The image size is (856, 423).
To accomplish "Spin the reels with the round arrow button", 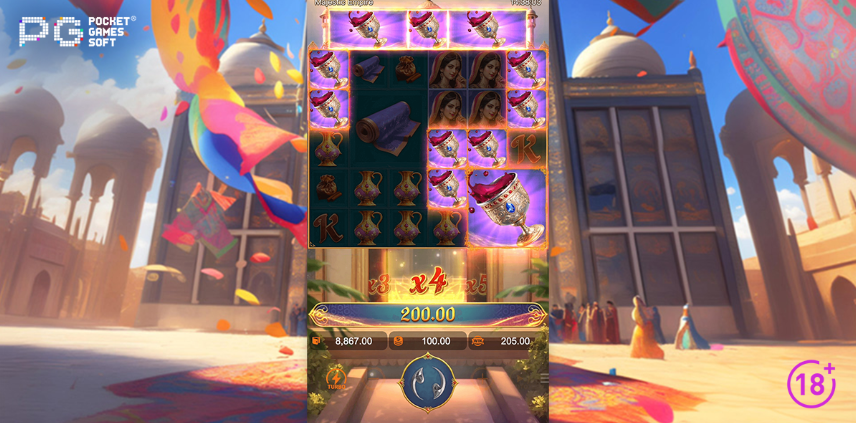I will 428,382.
